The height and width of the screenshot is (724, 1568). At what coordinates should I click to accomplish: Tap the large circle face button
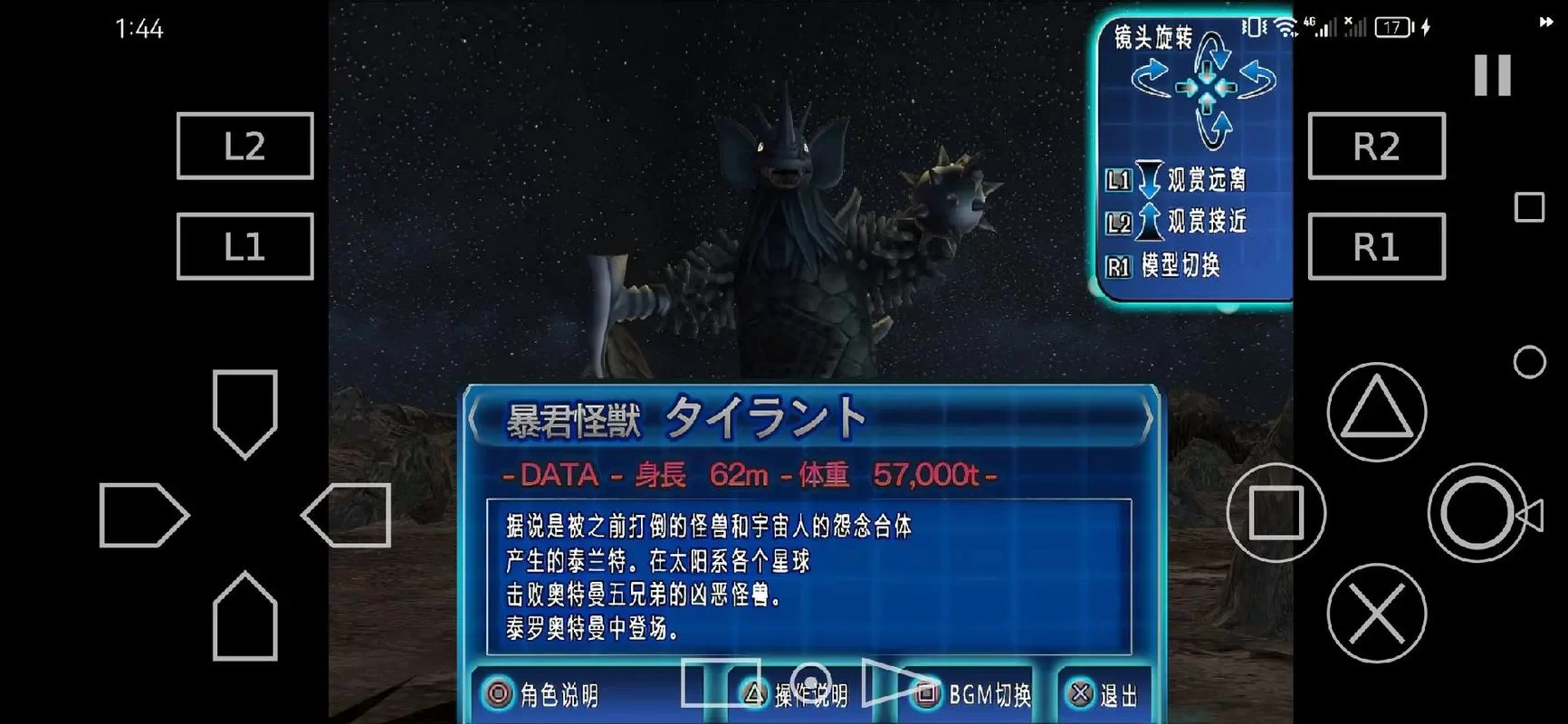click(x=1476, y=512)
